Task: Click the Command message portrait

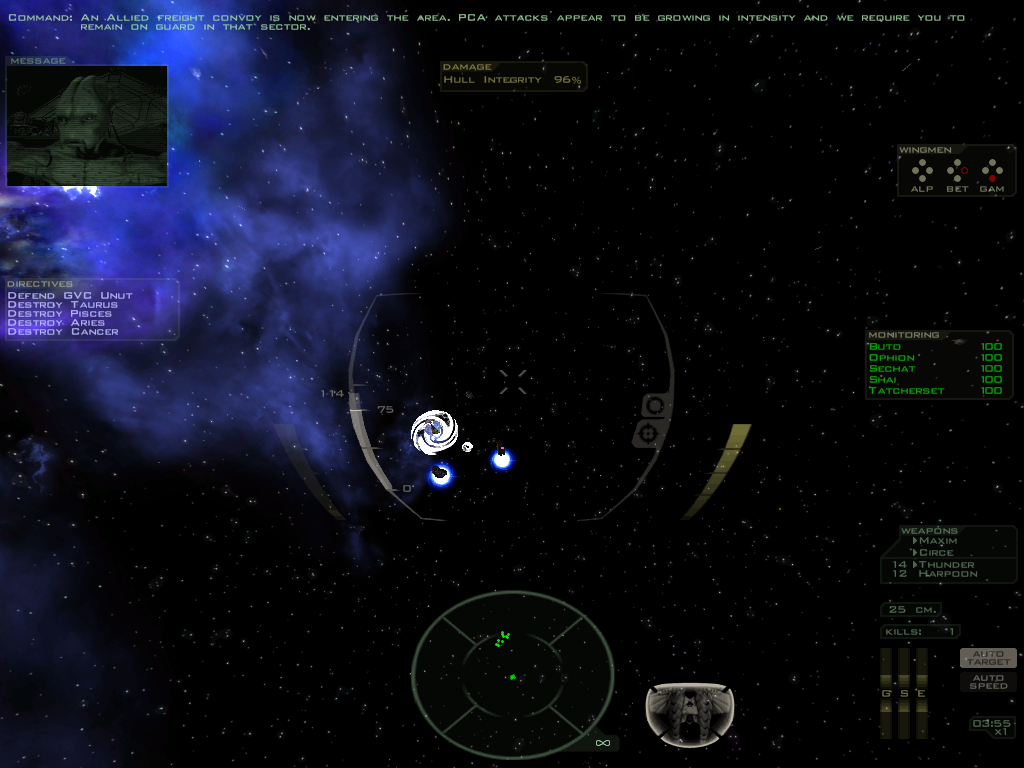Action: tap(87, 126)
